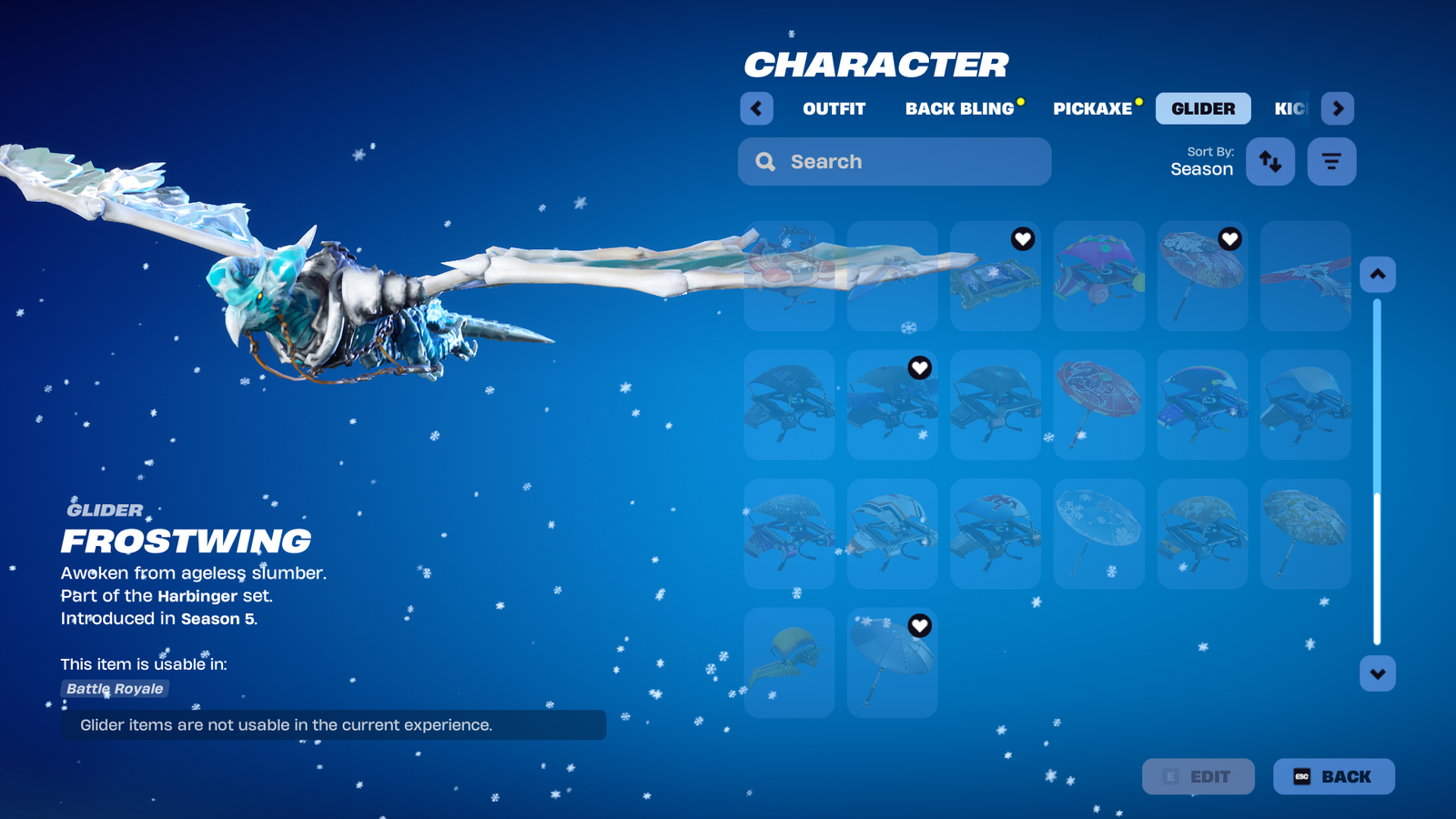
Task: Select the favorited framed snowflake painting glider
Action: click(995, 276)
